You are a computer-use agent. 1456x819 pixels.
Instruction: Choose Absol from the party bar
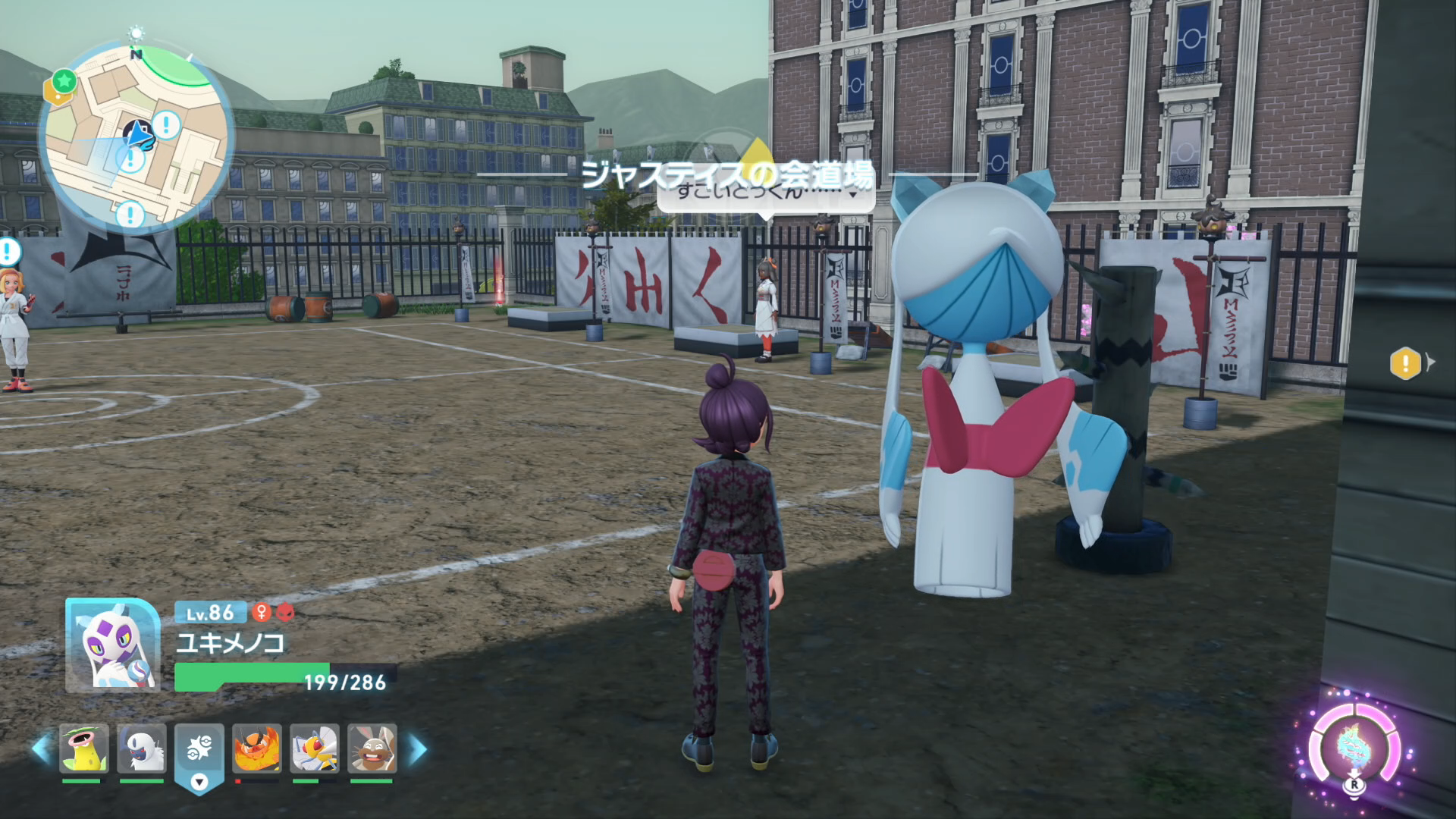click(142, 748)
